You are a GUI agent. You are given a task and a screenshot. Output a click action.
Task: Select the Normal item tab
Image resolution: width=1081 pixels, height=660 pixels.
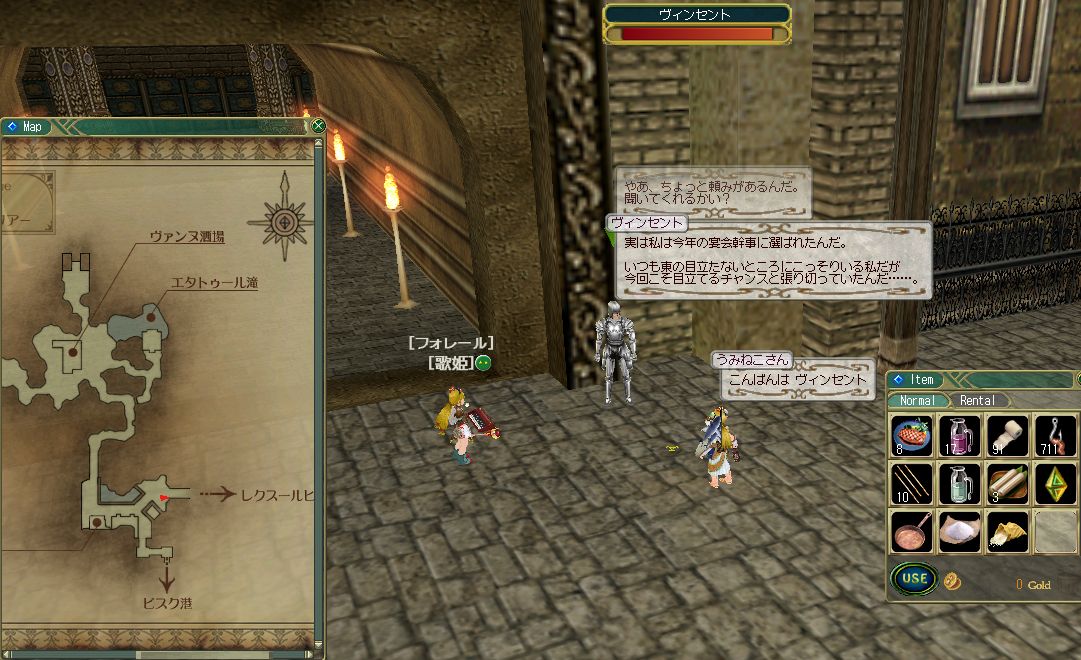(917, 400)
